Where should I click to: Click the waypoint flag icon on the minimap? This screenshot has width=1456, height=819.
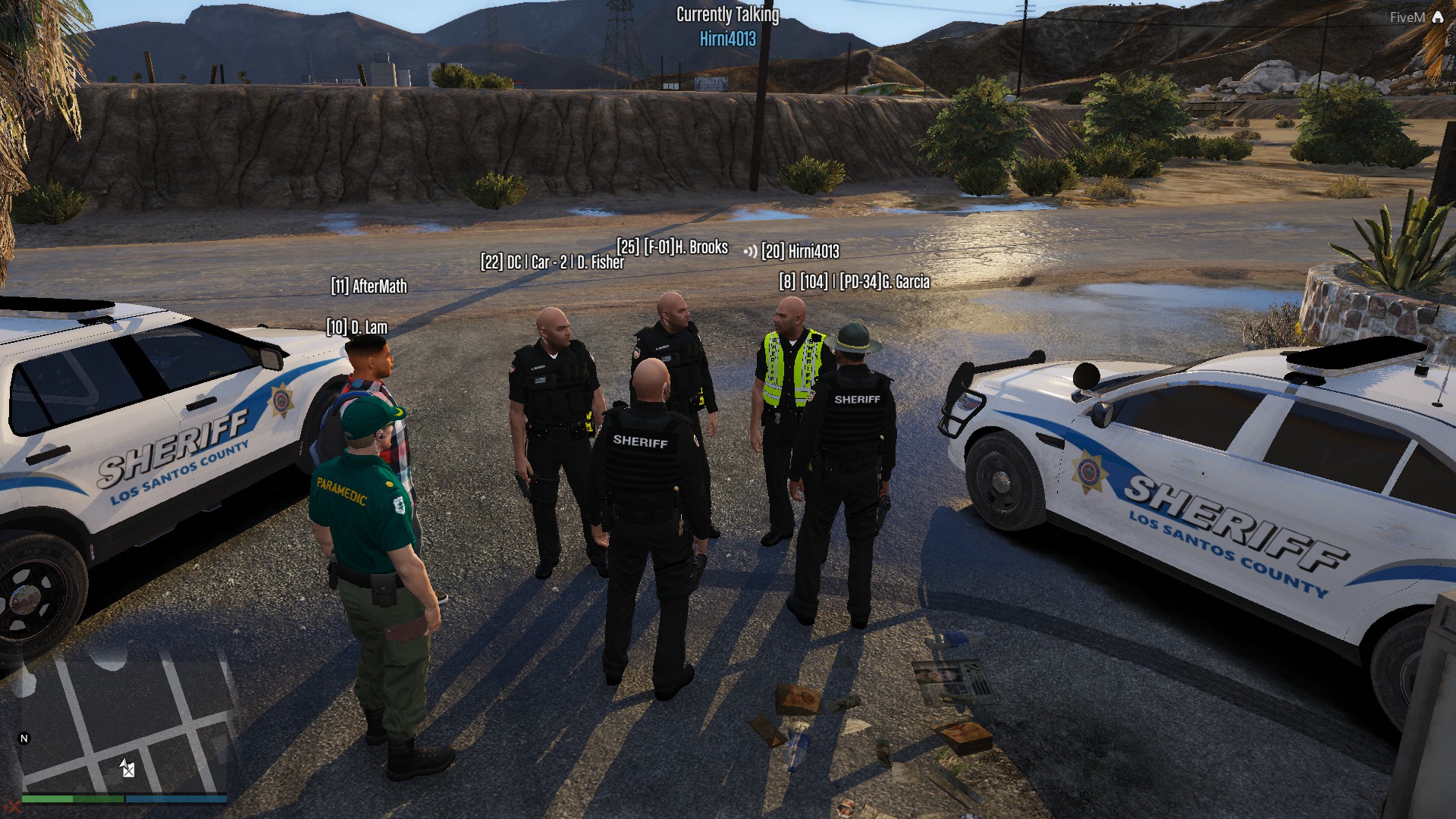[128, 772]
